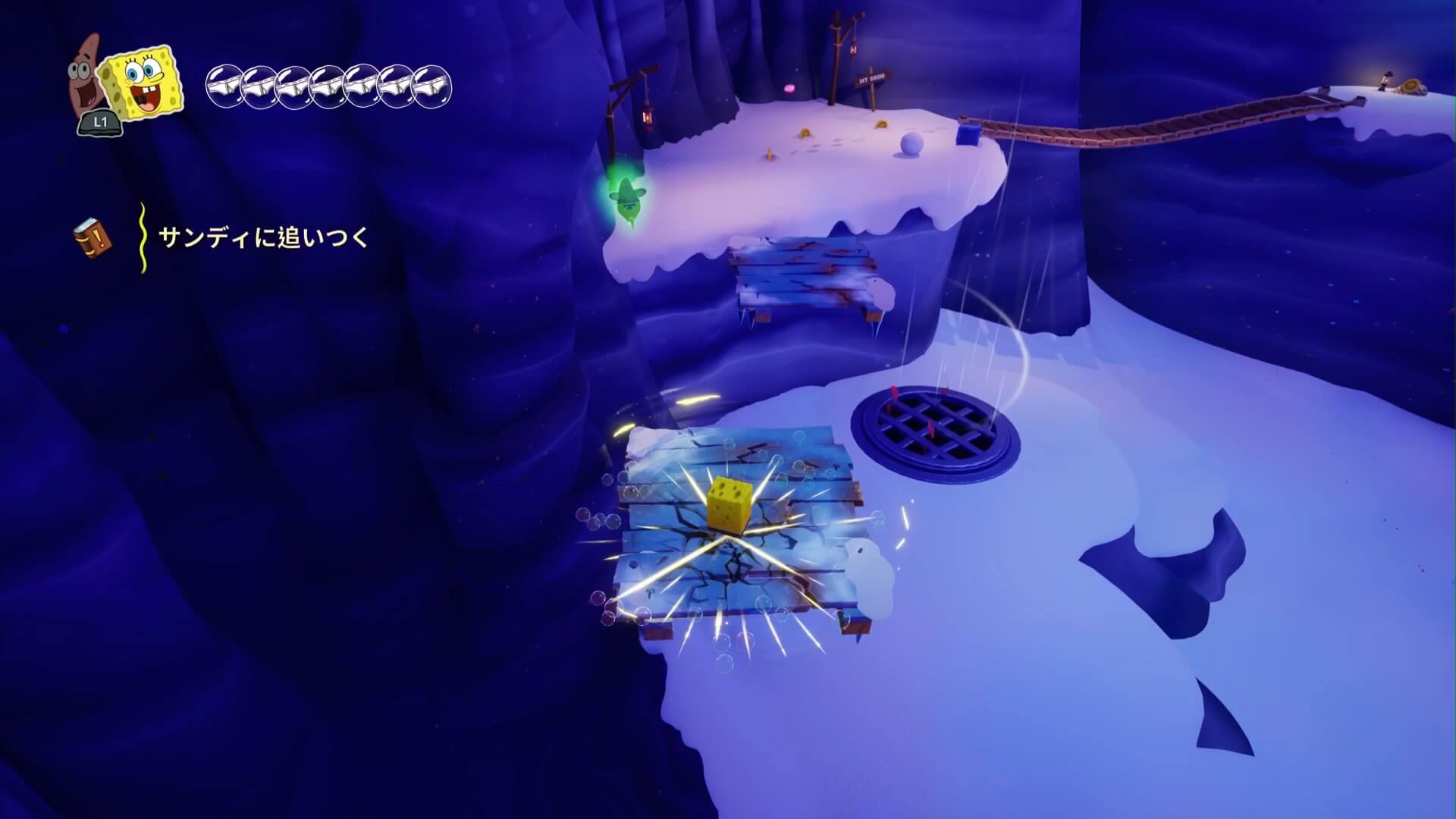Select the サンディに追いつく objective tracker
This screenshot has width=1456, height=819.
(263, 238)
